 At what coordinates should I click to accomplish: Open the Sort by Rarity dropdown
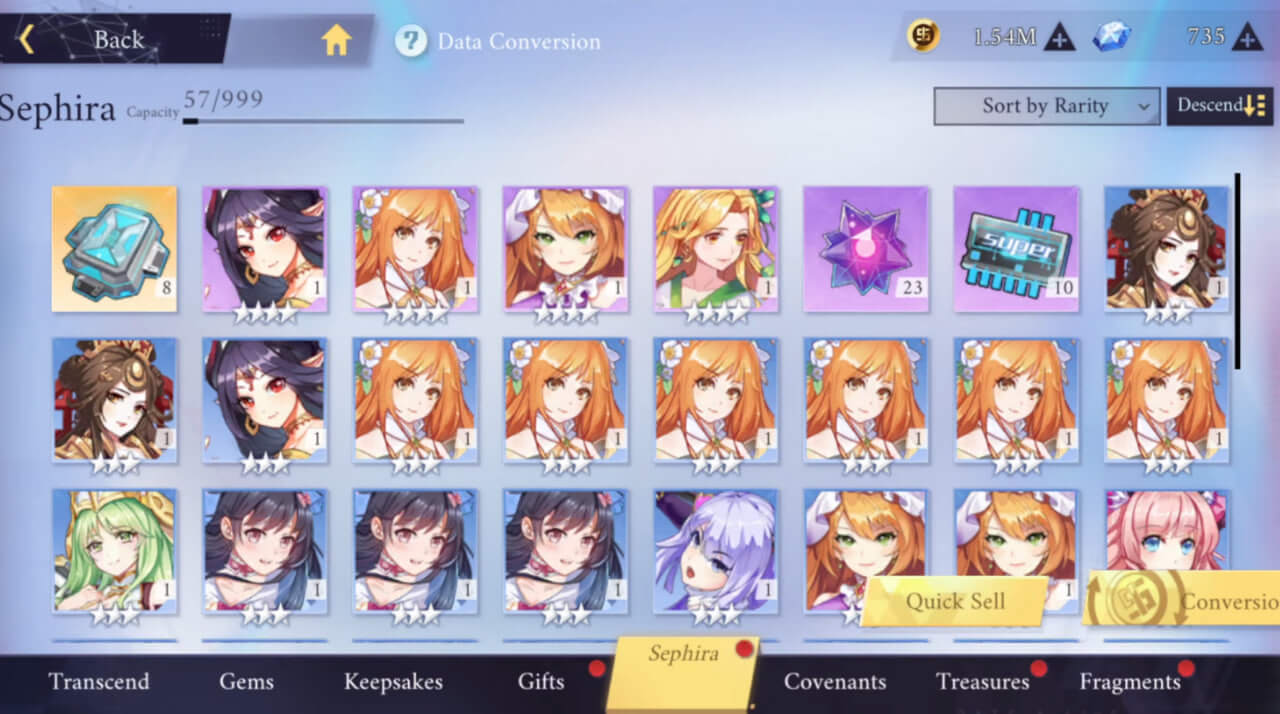coord(1046,106)
